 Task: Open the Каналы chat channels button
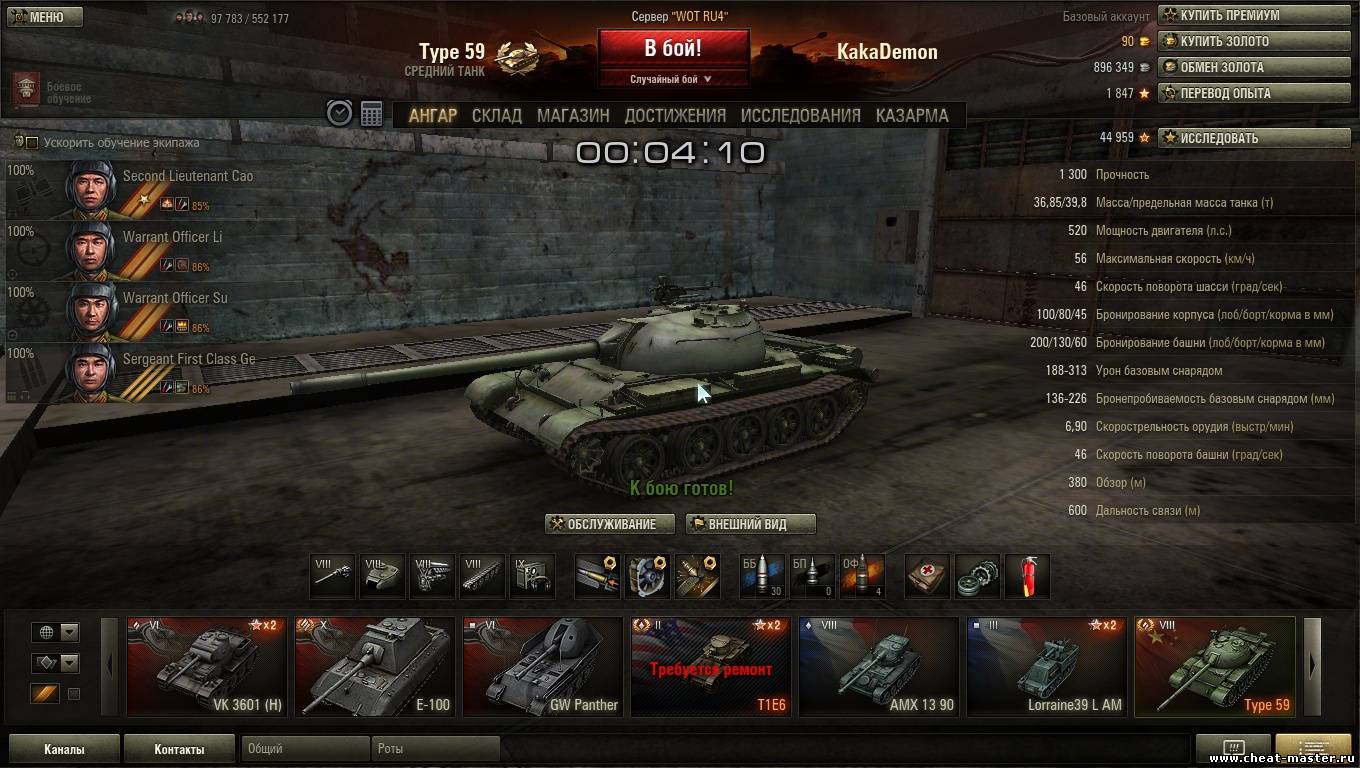pyautogui.click(x=64, y=749)
